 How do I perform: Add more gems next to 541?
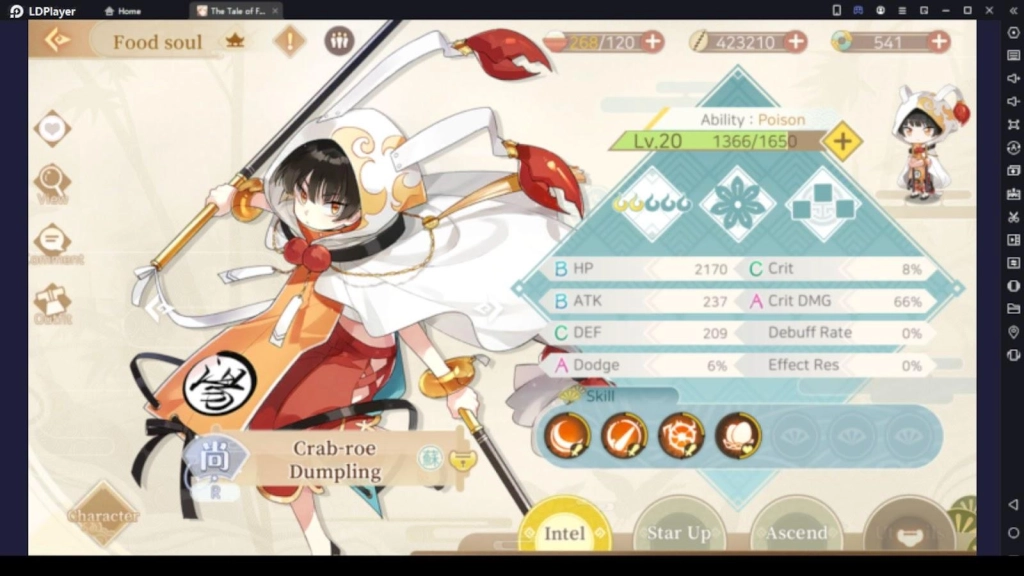(939, 41)
